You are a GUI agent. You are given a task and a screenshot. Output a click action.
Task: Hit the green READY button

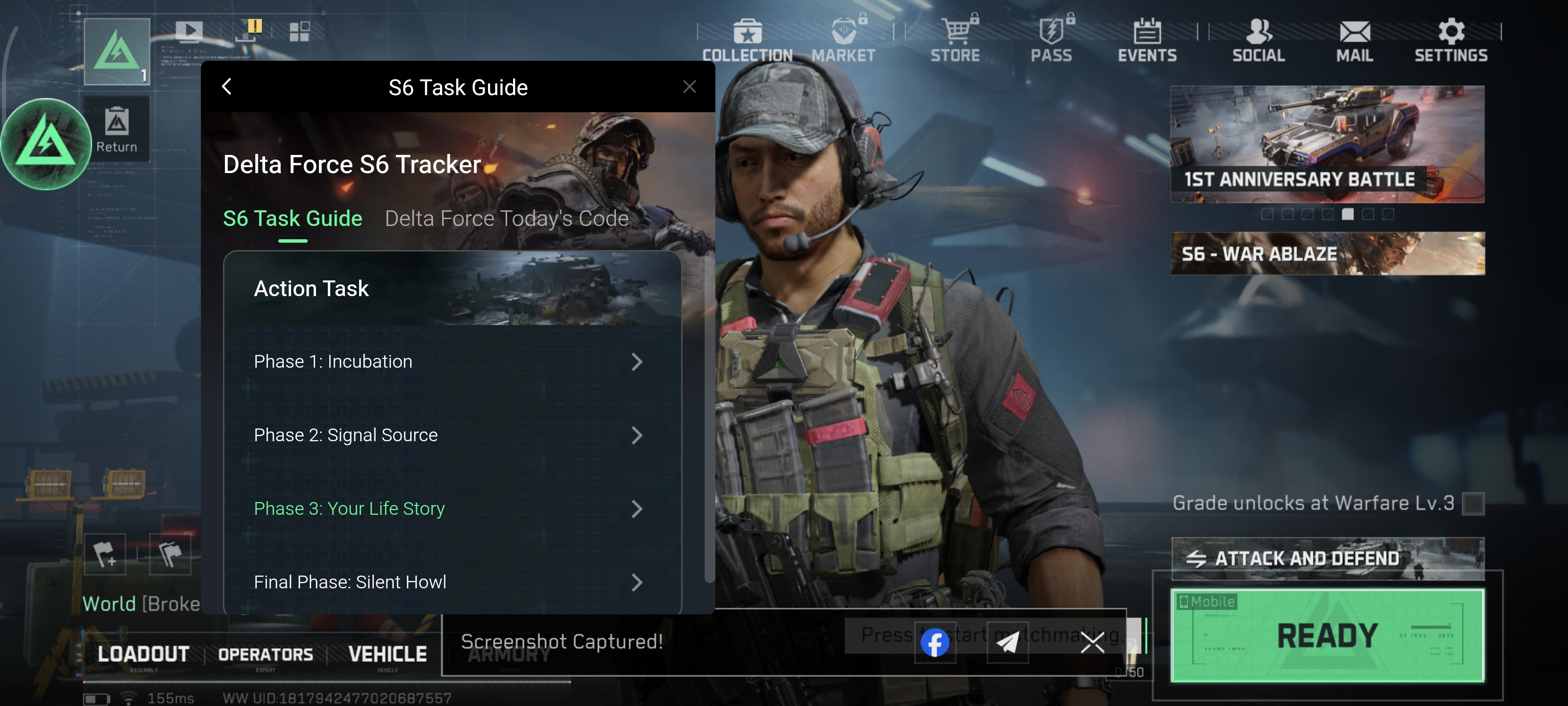click(1327, 635)
